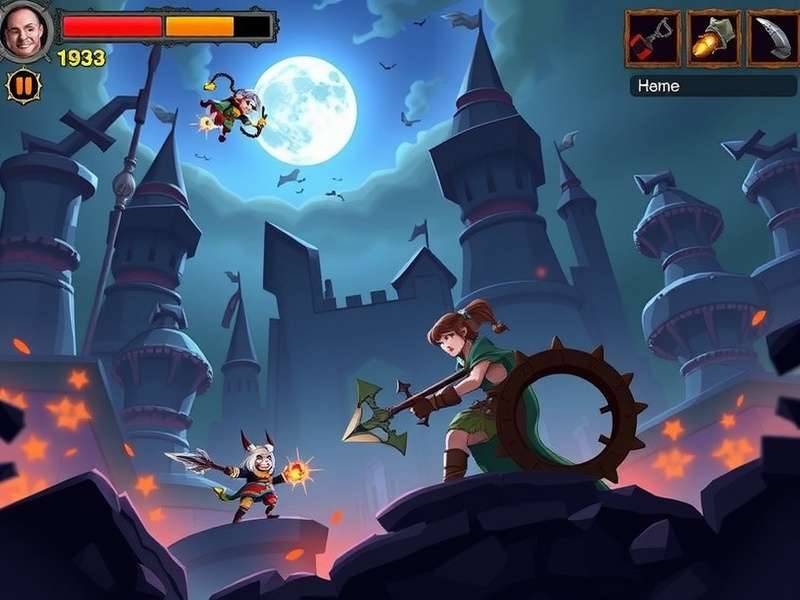Choose the golden bullet item slot

[x=713, y=38]
